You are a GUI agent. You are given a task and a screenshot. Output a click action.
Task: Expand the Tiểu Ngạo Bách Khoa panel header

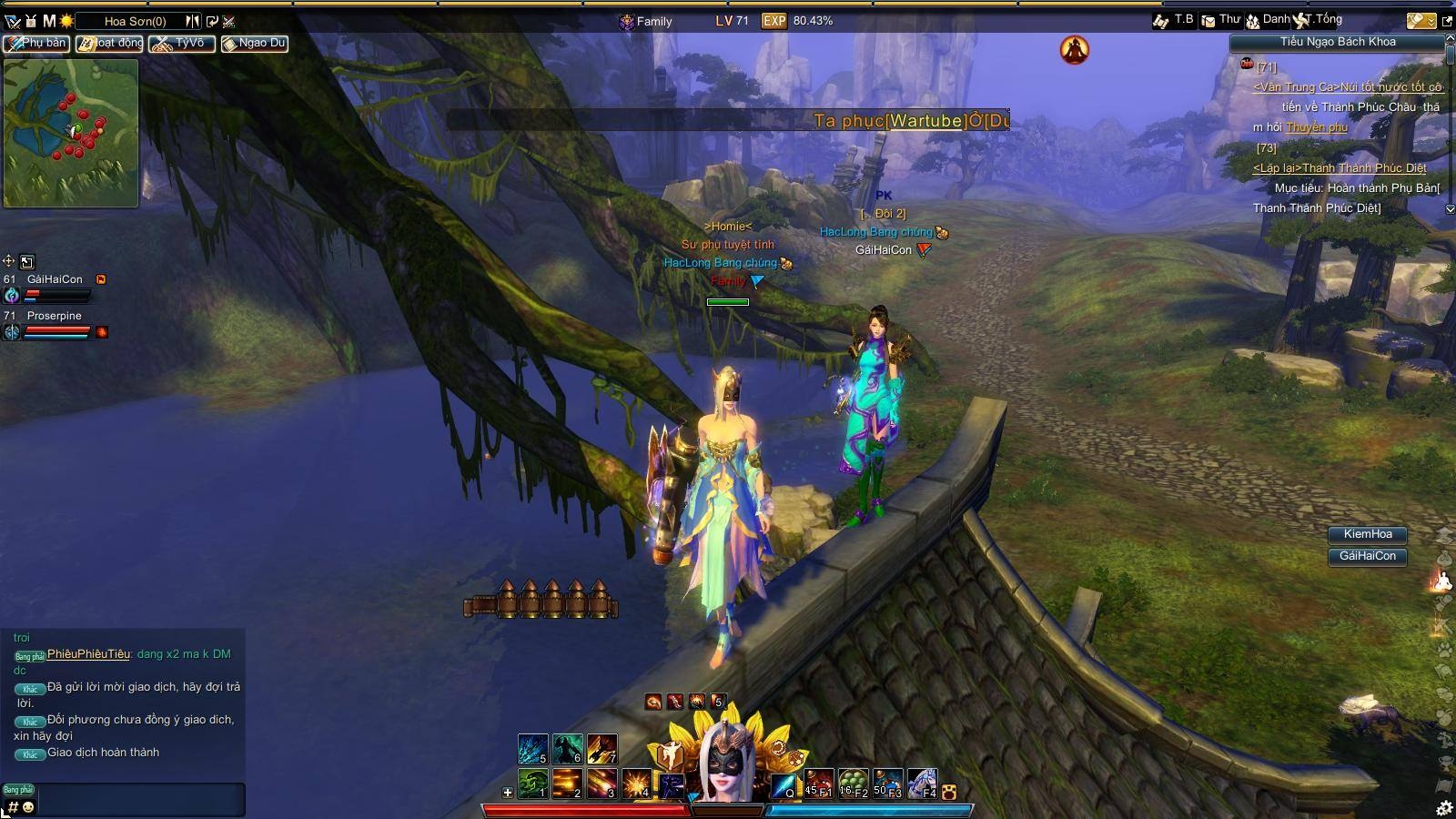(1337, 42)
